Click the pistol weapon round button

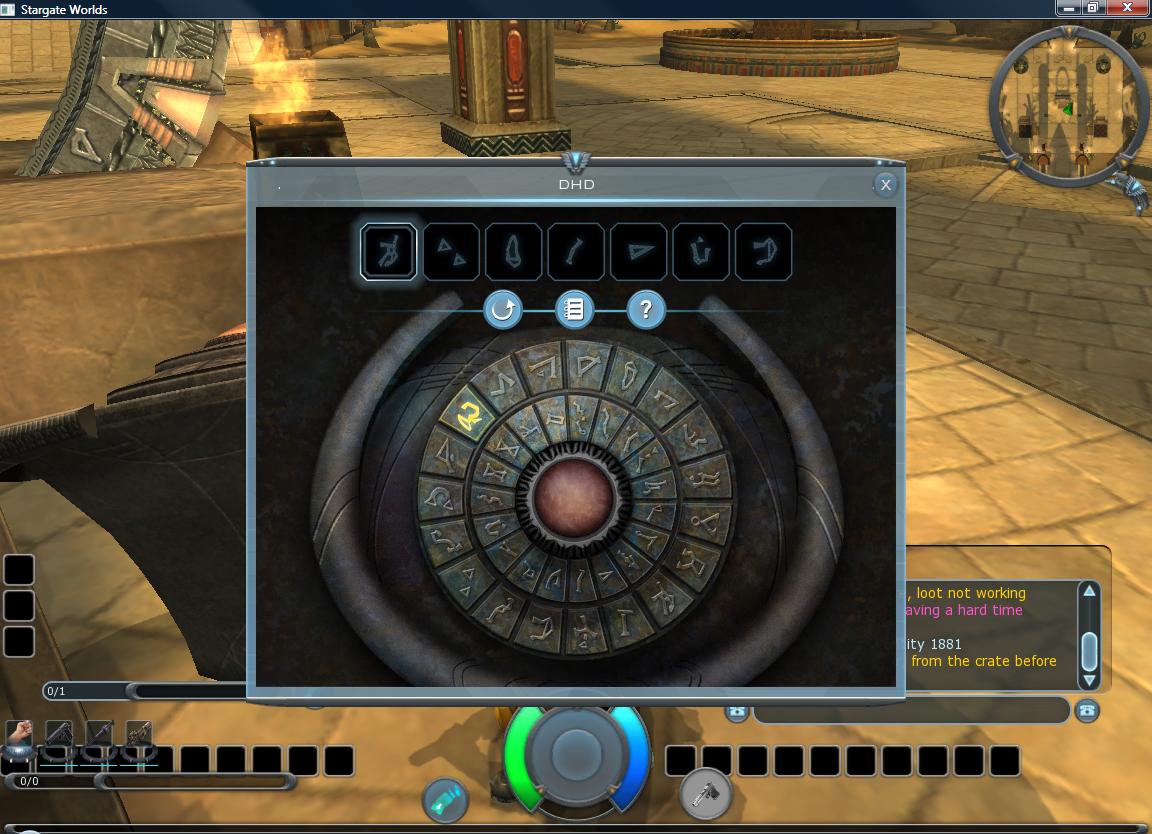pyautogui.click(x=706, y=795)
